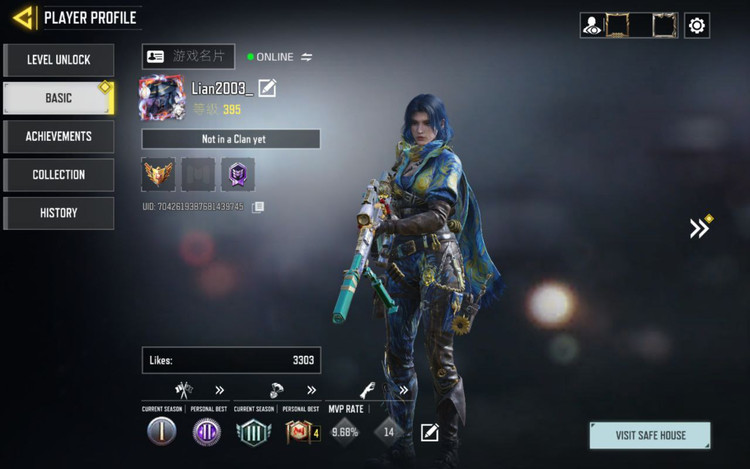This screenshot has height=469, width=750.
Task: Go back using the yellow arrow
Action: point(22,18)
